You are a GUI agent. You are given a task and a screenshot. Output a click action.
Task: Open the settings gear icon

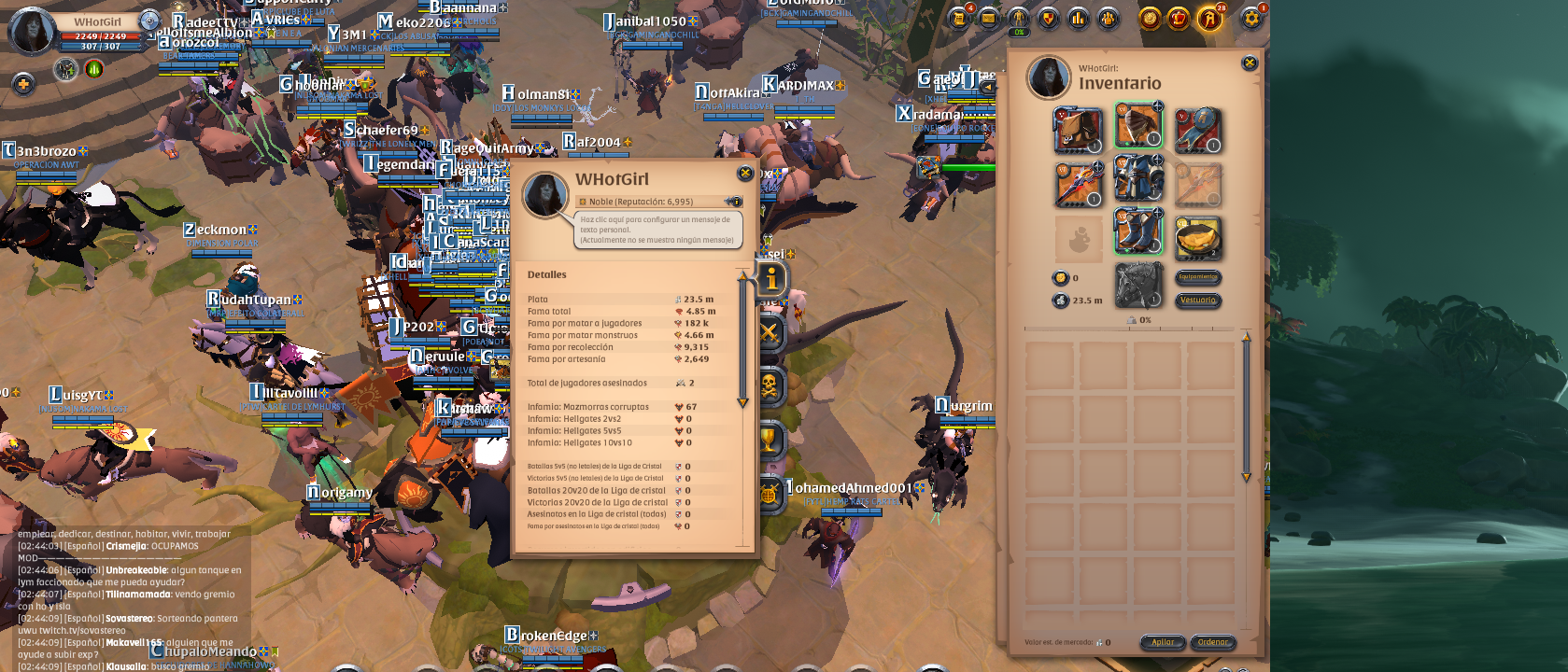click(x=1251, y=16)
